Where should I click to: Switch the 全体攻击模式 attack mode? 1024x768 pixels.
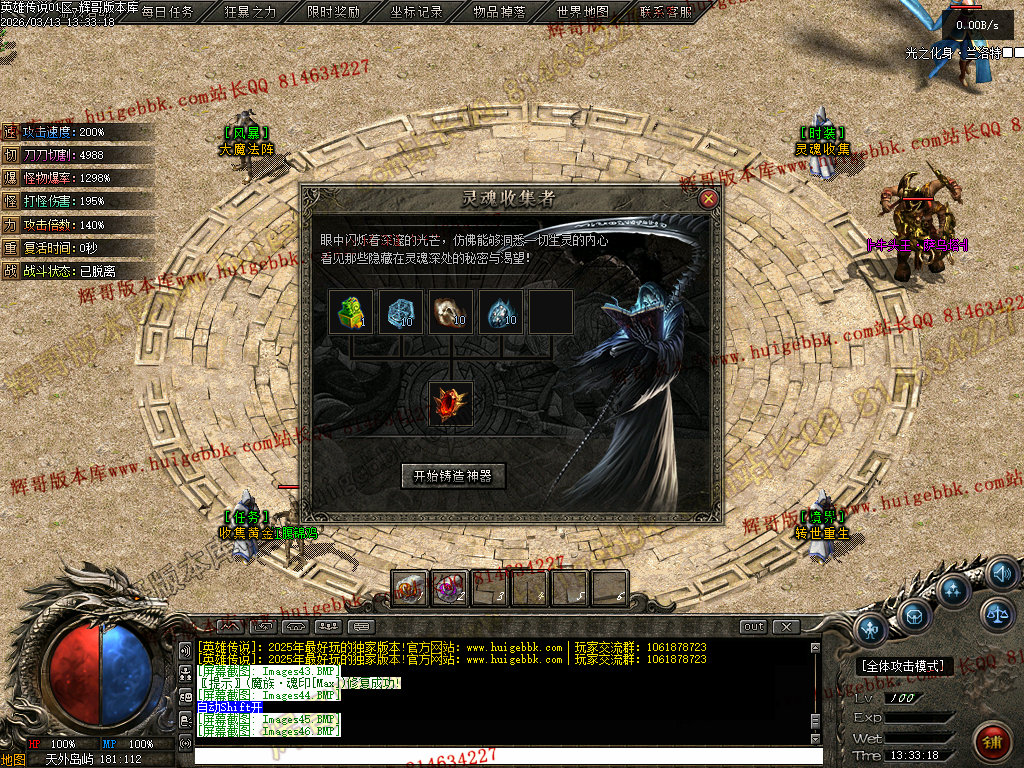(906, 666)
